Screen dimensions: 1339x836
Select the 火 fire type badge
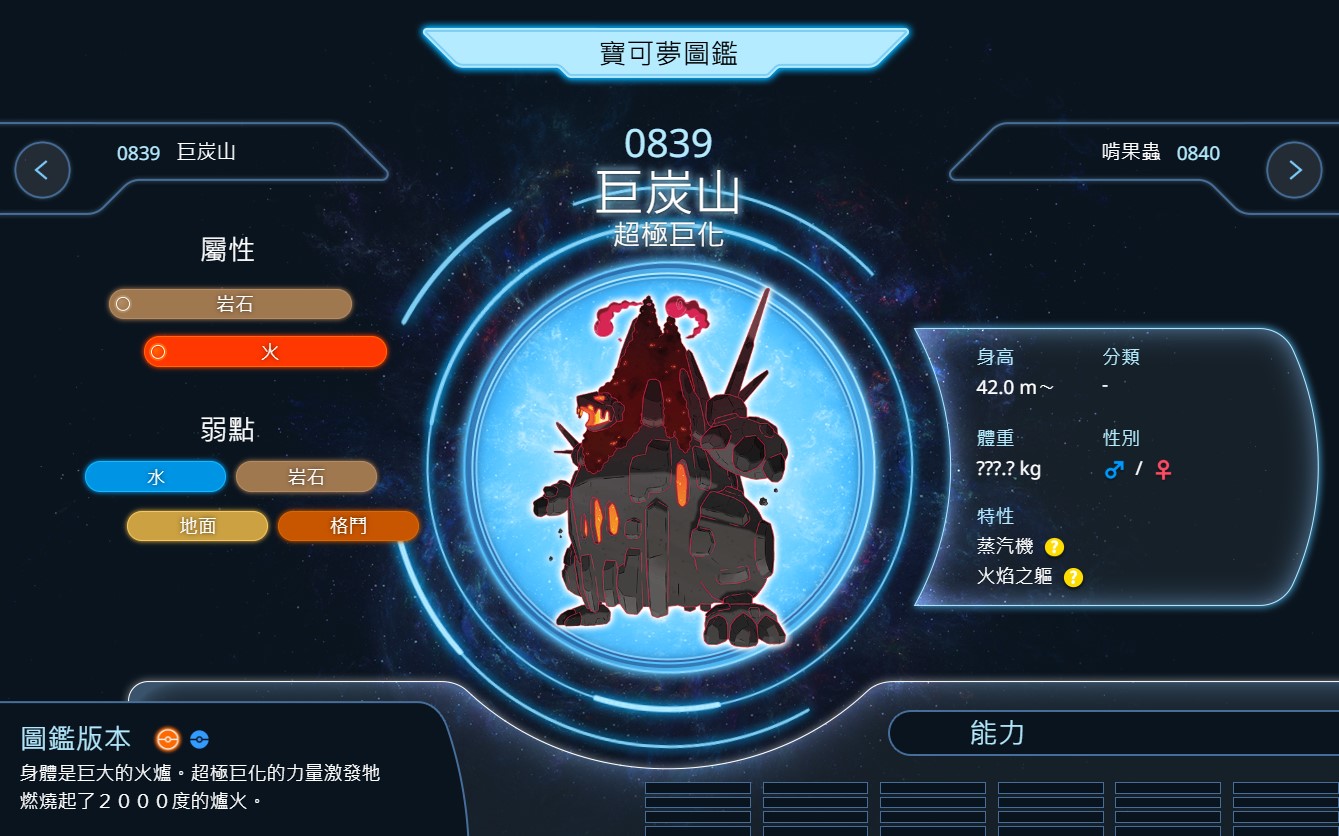(x=266, y=352)
